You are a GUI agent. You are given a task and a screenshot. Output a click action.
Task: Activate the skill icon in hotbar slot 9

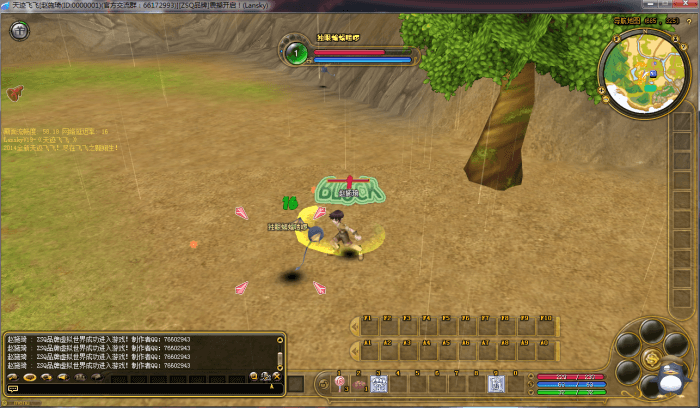click(x=494, y=383)
